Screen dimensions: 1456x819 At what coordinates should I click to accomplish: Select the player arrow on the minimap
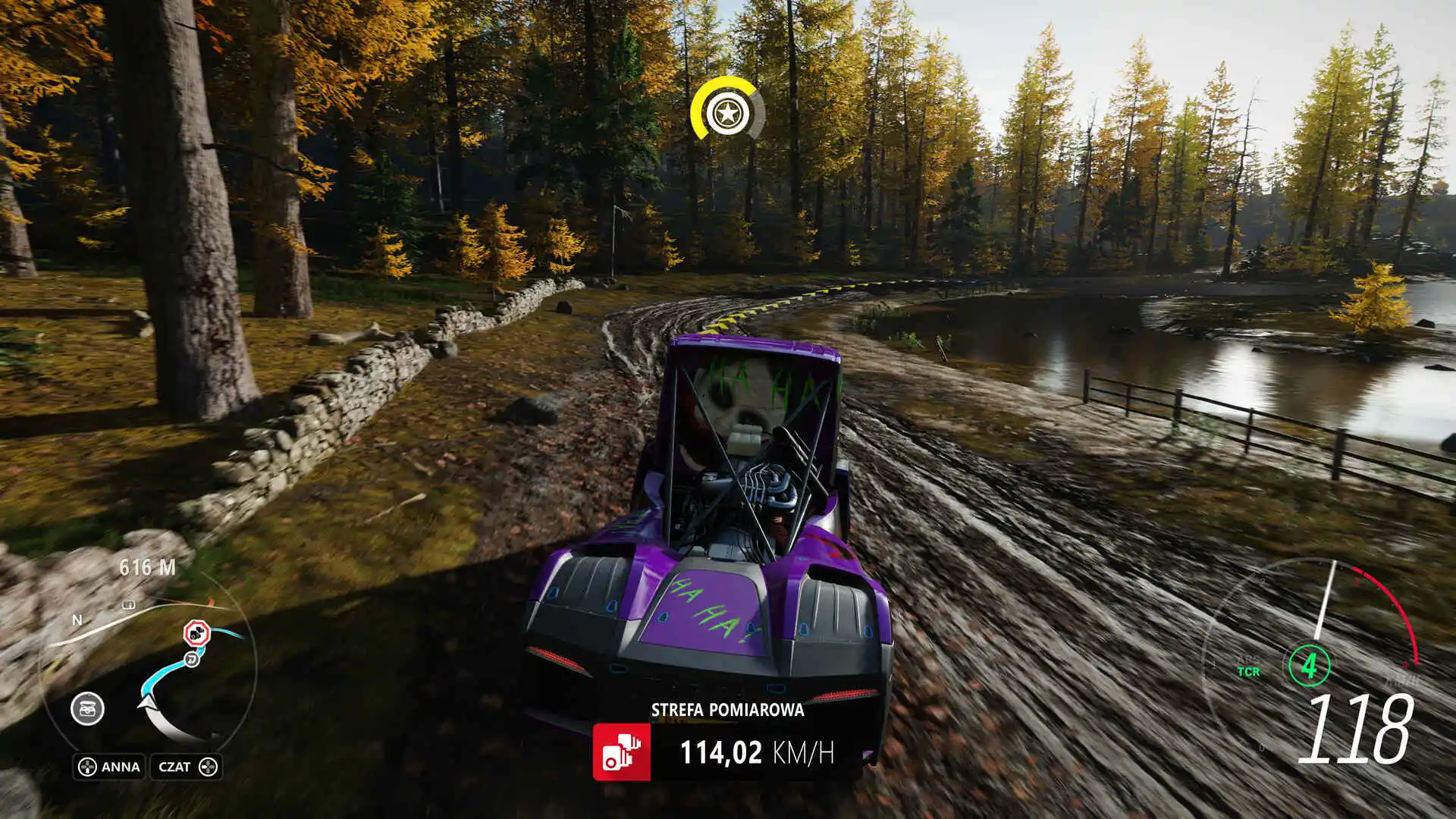pos(148,701)
